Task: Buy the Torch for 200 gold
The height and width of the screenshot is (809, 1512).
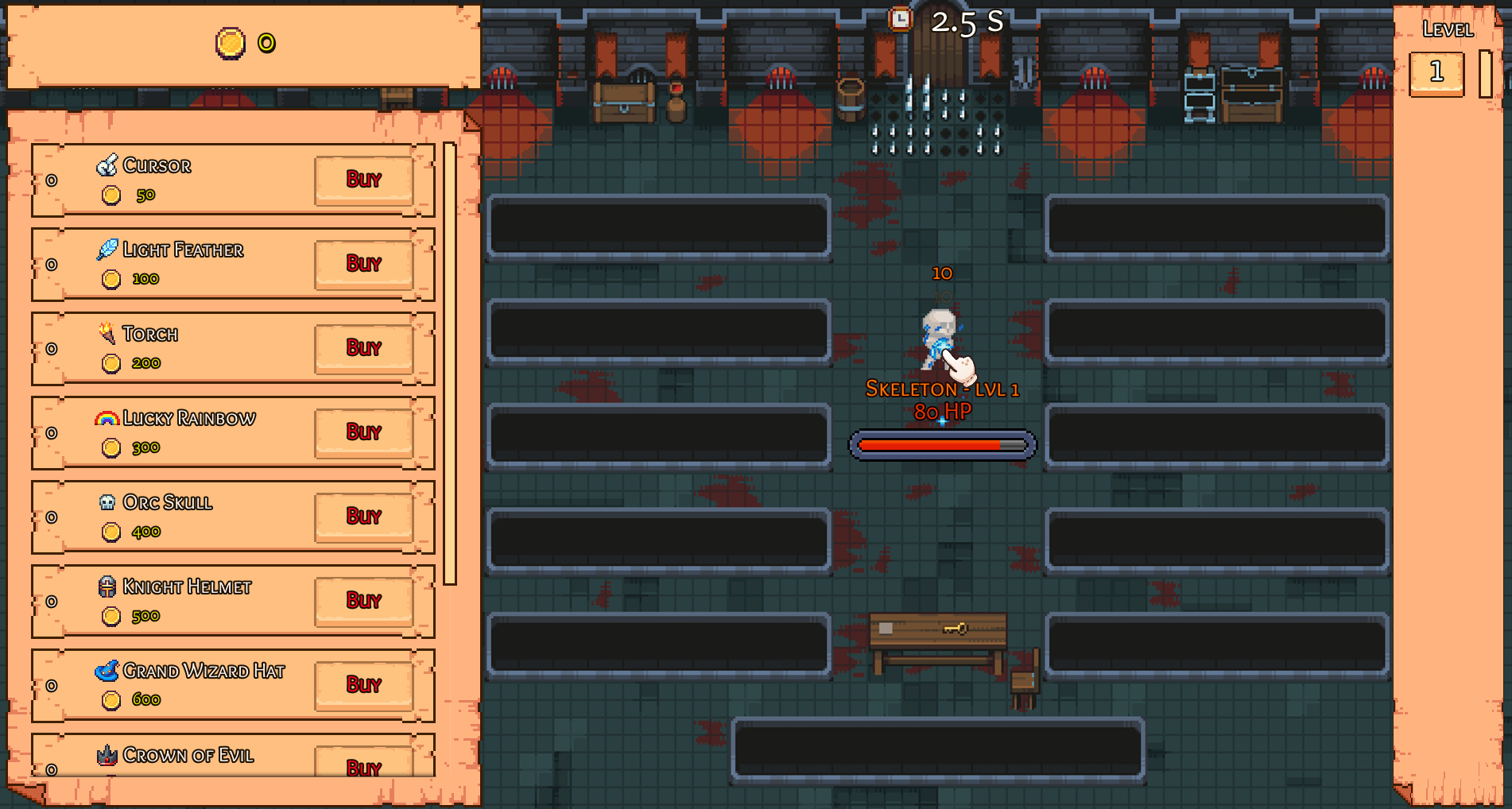Action: [x=364, y=348]
